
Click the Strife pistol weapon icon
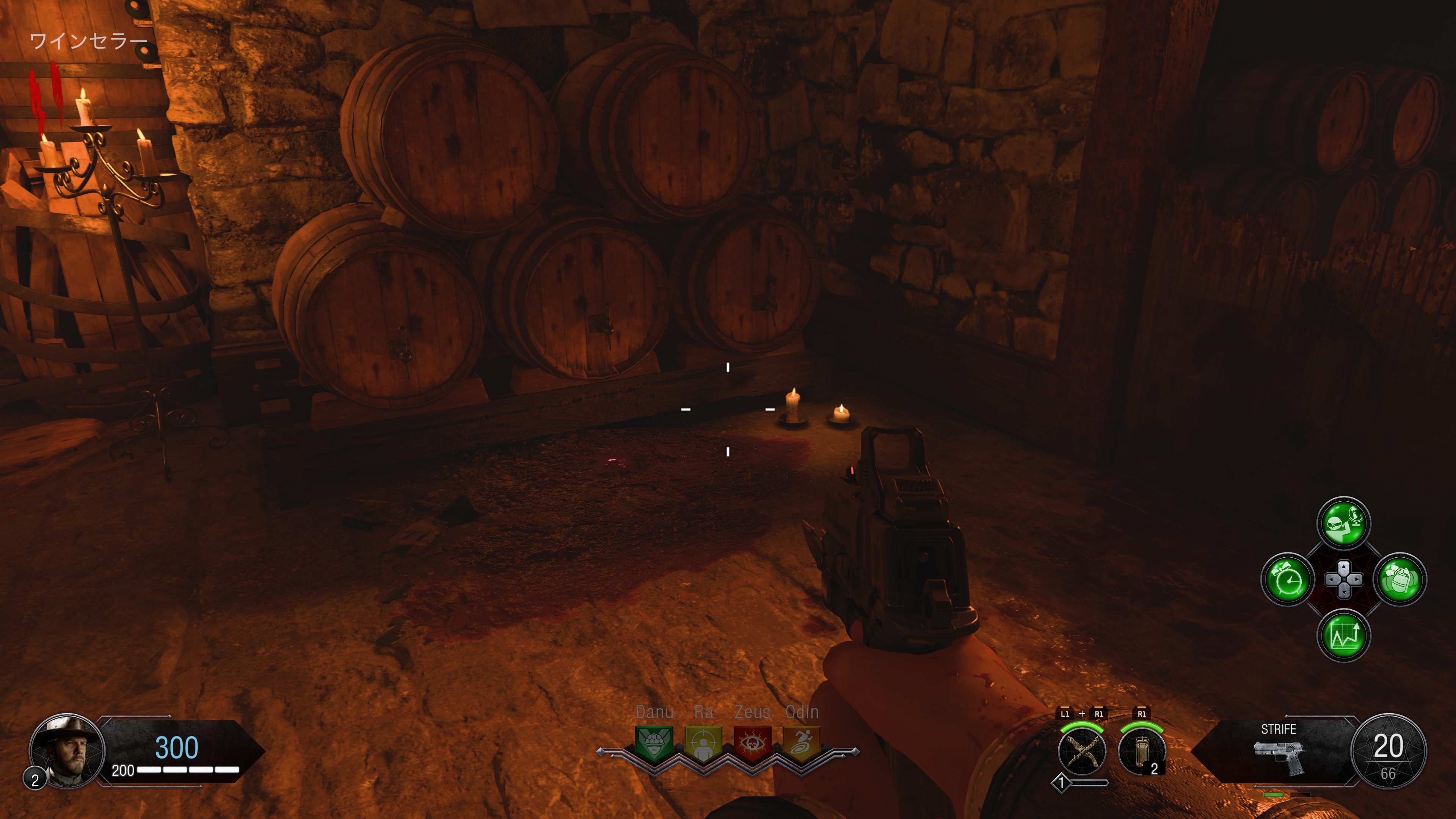1279,755
